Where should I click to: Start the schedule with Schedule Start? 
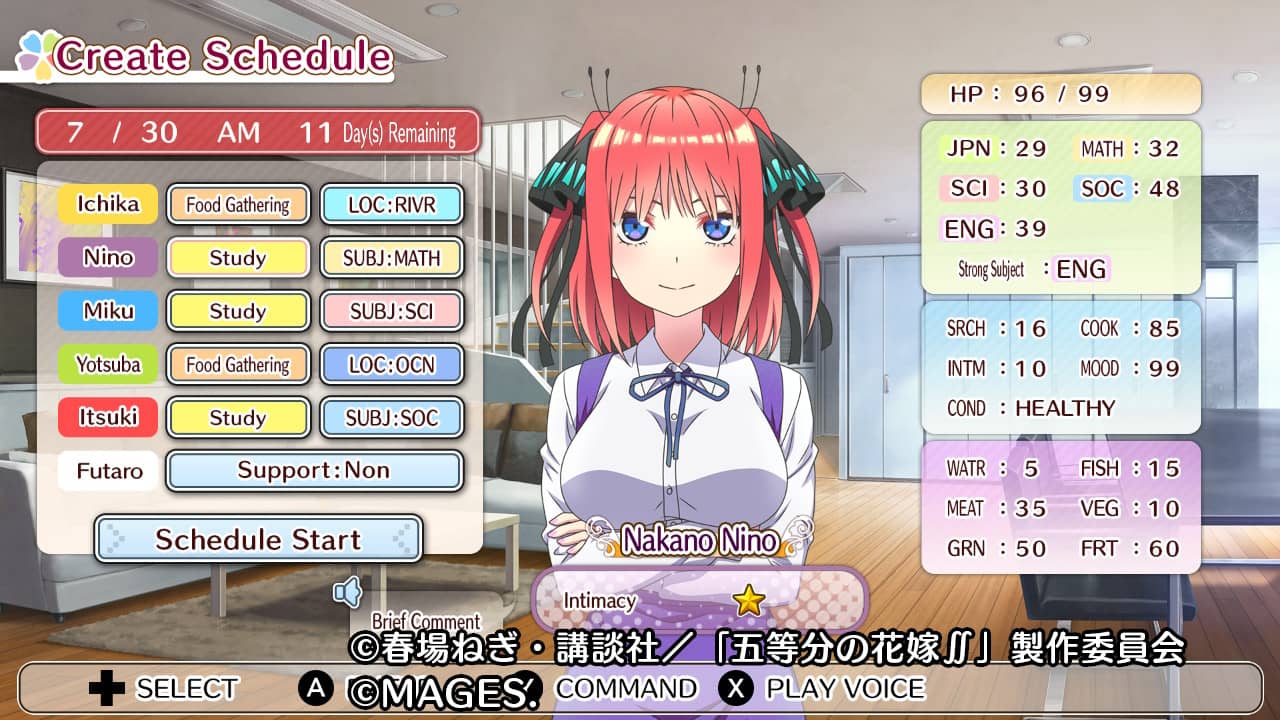pos(258,540)
